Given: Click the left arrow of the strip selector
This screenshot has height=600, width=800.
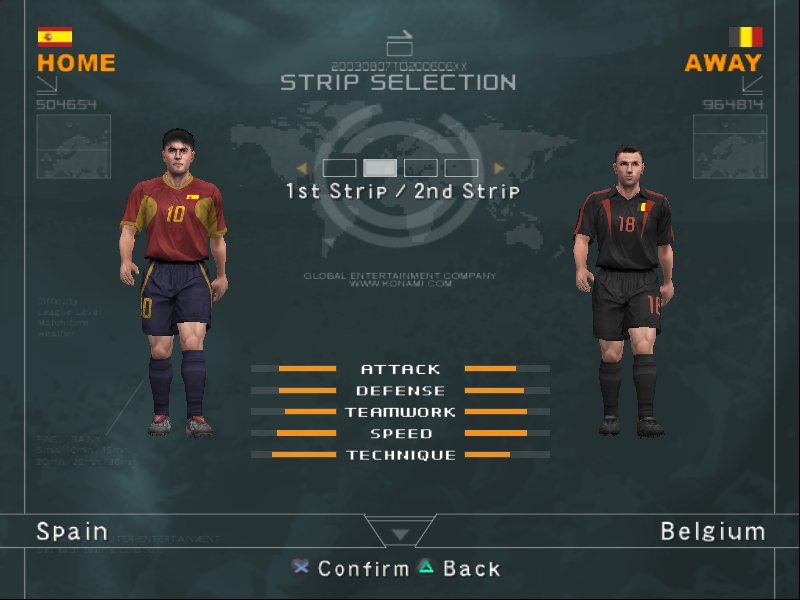Looking at the screenshot, I should click(x=301, y=168).
